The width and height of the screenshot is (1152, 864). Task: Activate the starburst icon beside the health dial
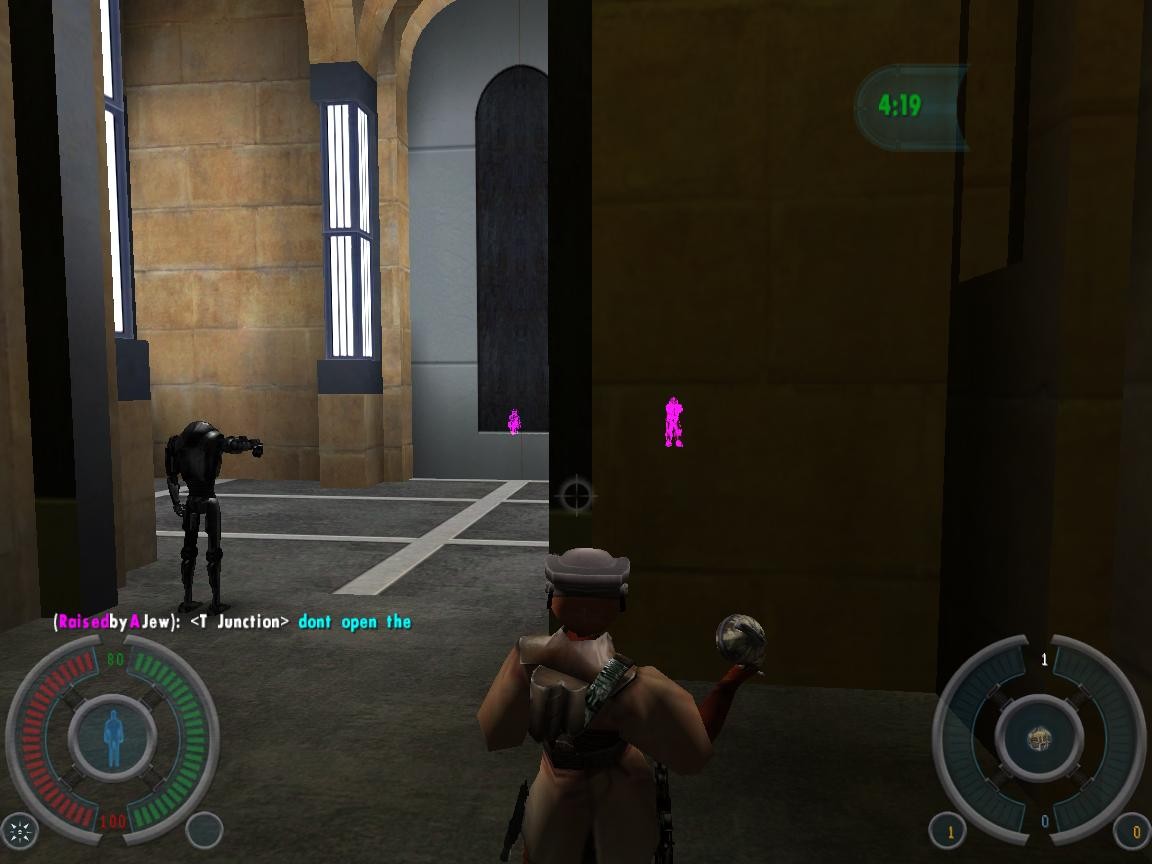click(20, 830)
